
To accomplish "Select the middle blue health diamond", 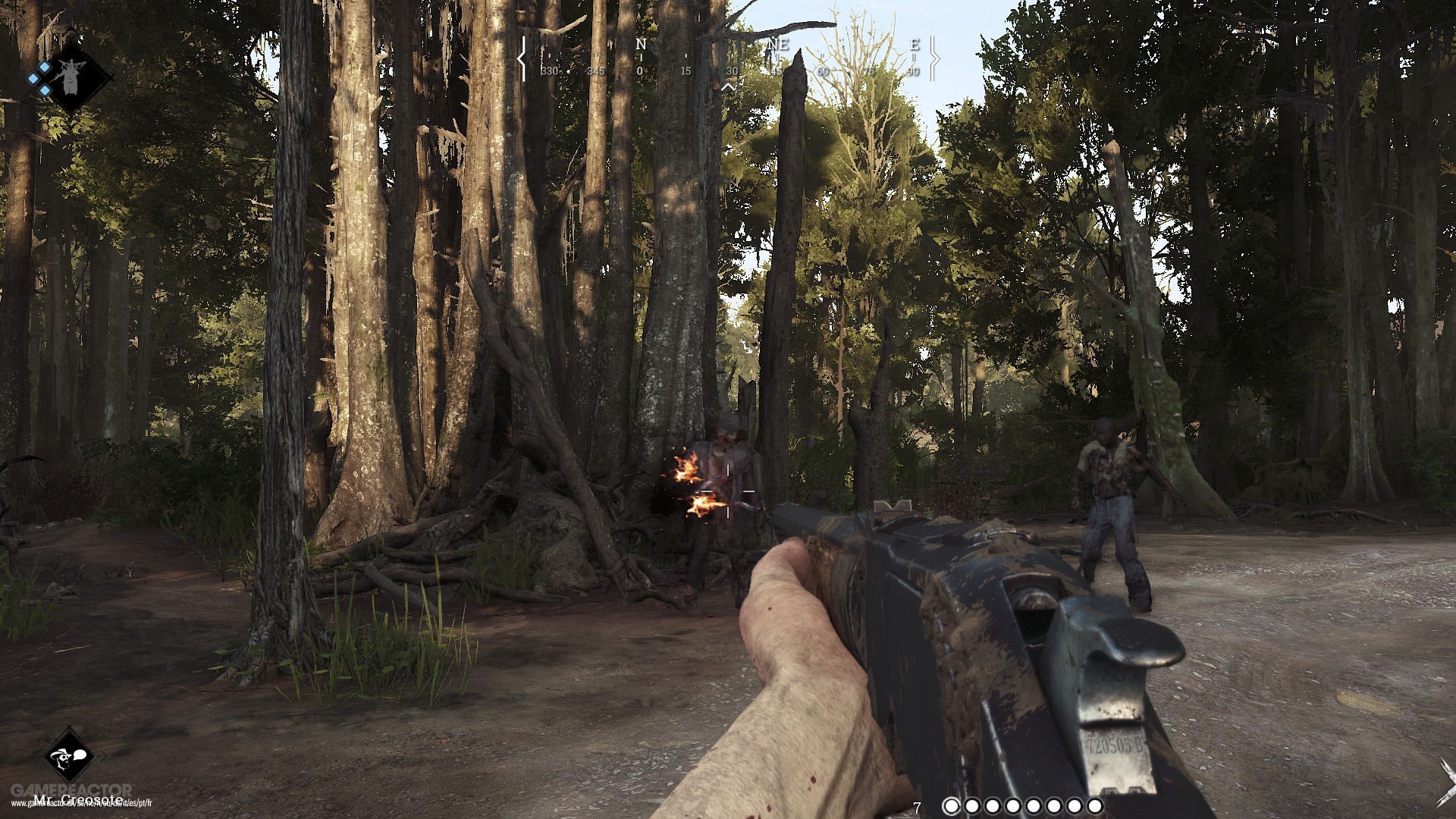I will 33,78.
